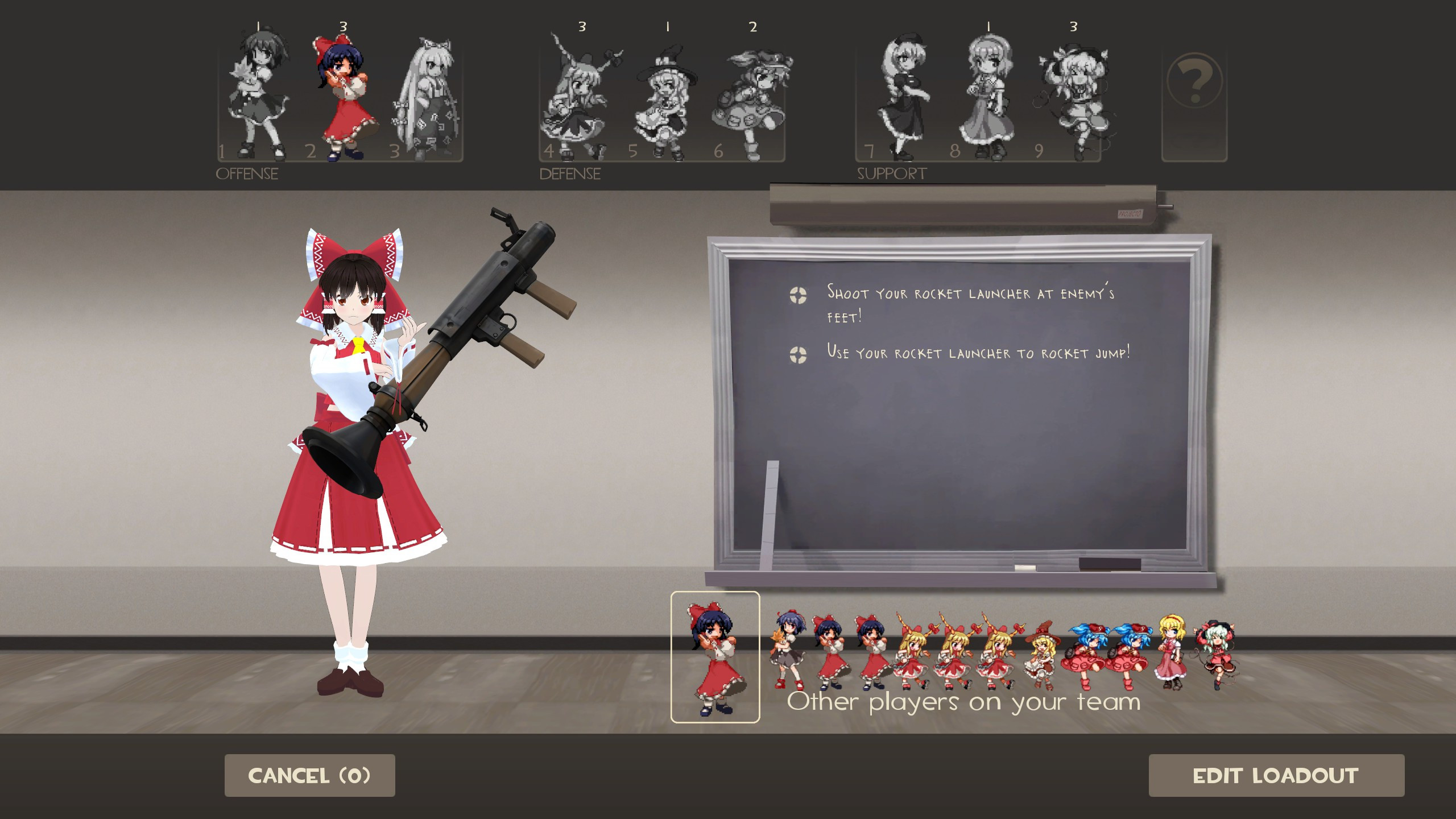Screen dimensions: 1456x819
Task: Click the OFFENSE category header
Action: (247, 173)
